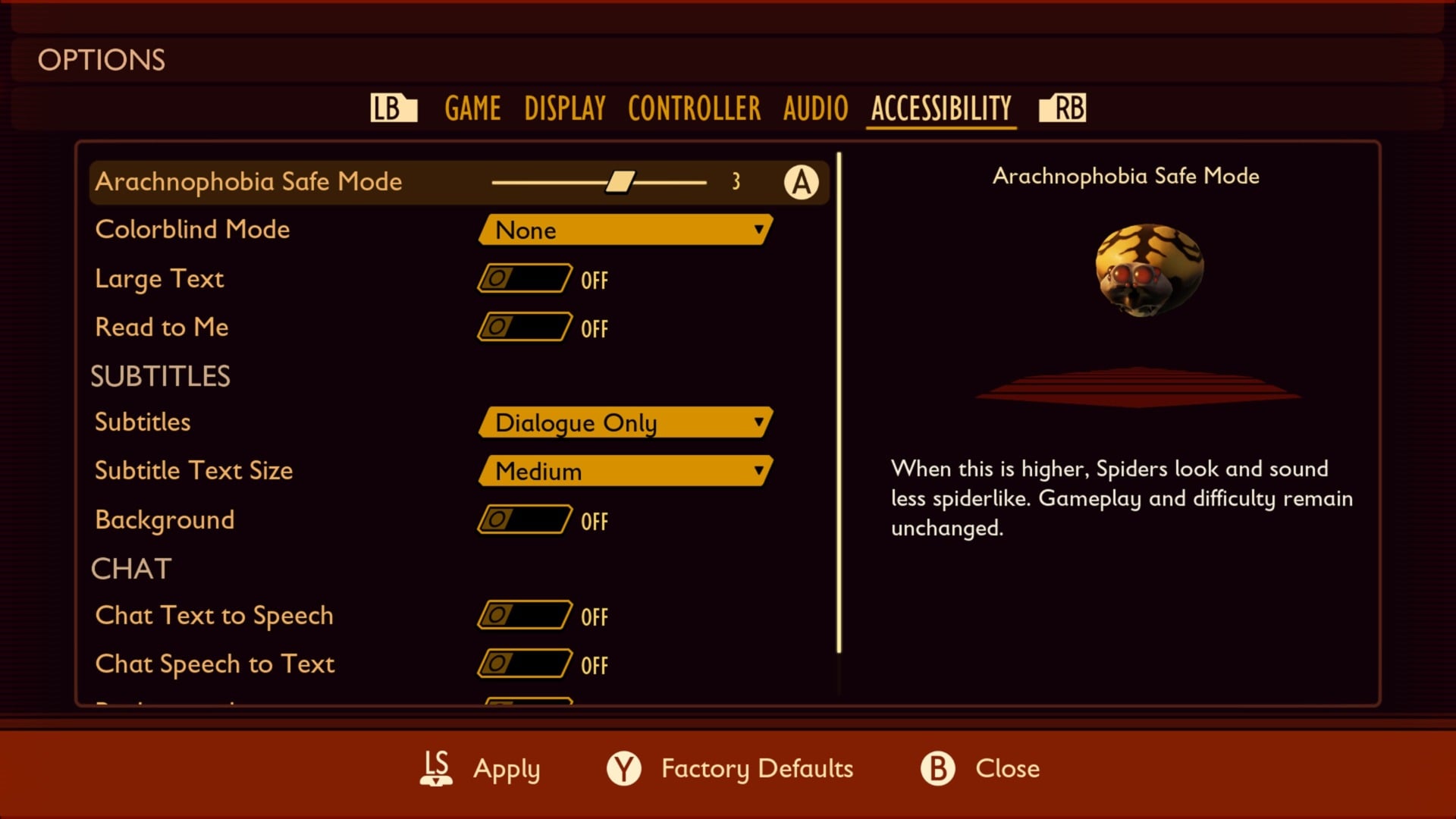This screenshot has width=1456, height=819.
Task: Switch to the Game tab
Action: coord(472,108)
